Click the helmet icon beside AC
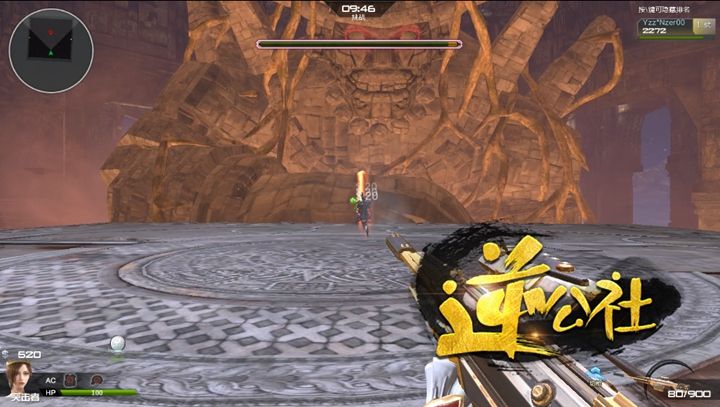 [96, 380]
